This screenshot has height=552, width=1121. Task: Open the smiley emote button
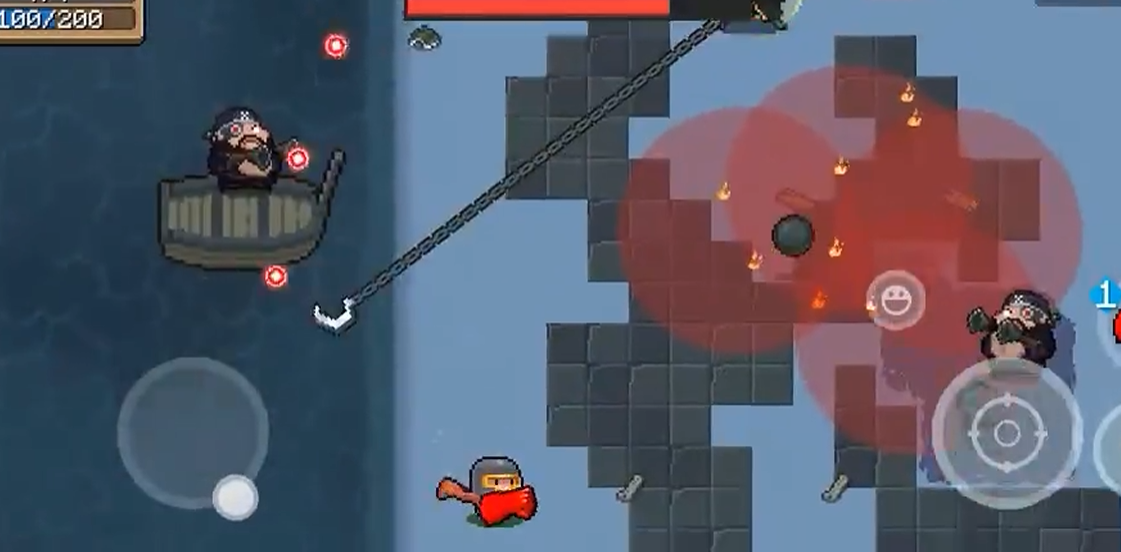[895, 299]
